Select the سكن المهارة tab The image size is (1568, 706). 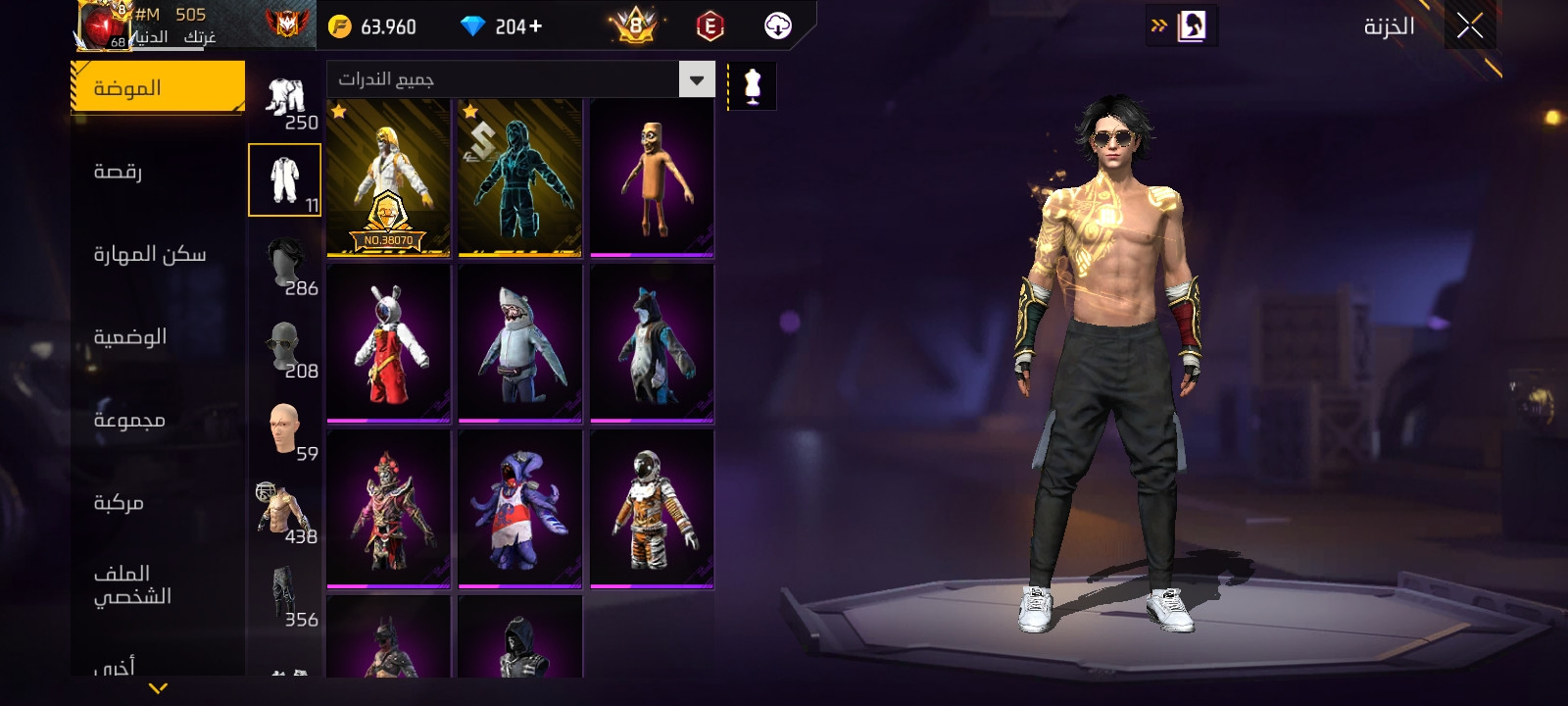pos(149,254)
